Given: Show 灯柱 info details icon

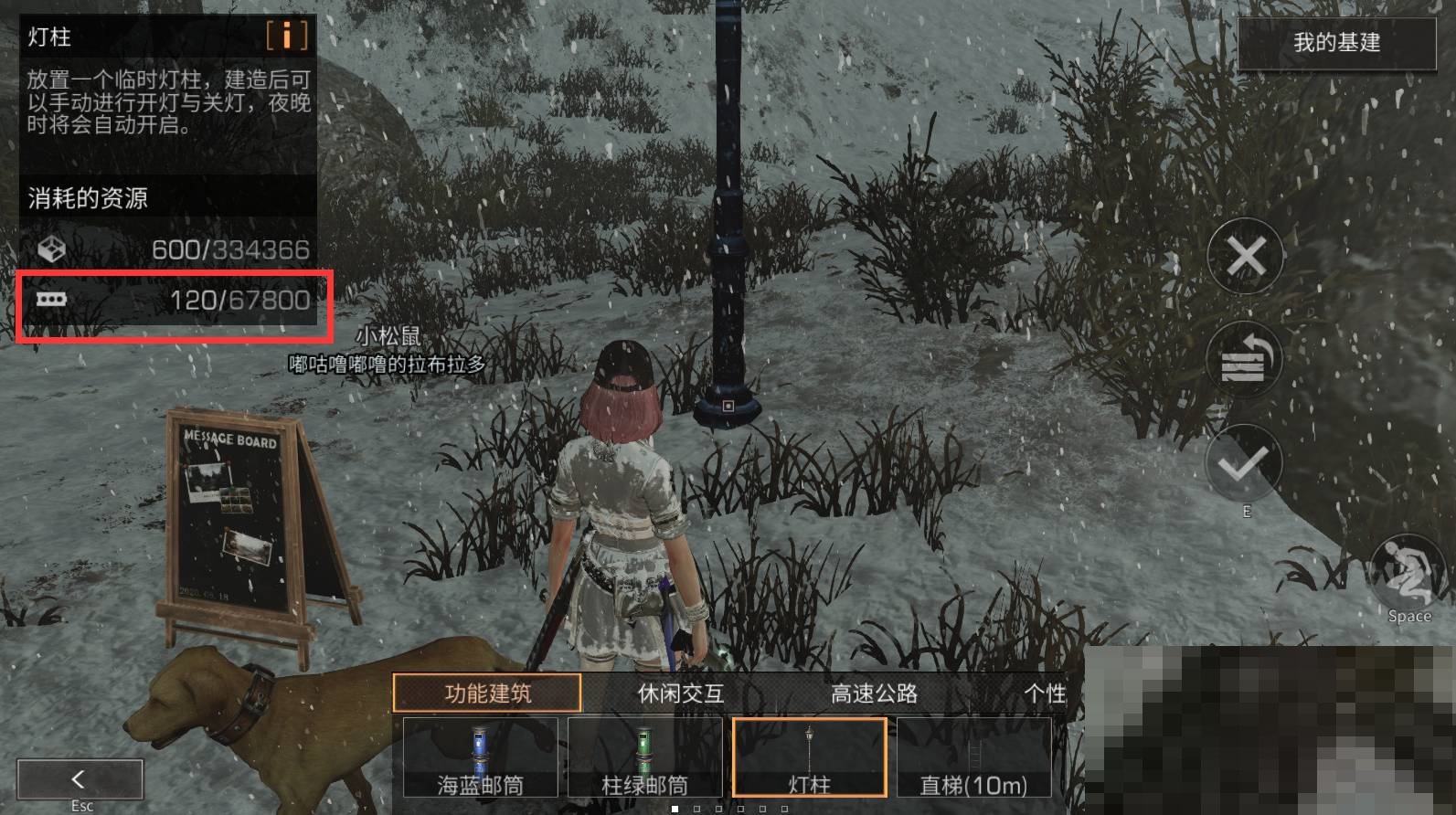Looking at the screenshot, I should tap(287, 36).
